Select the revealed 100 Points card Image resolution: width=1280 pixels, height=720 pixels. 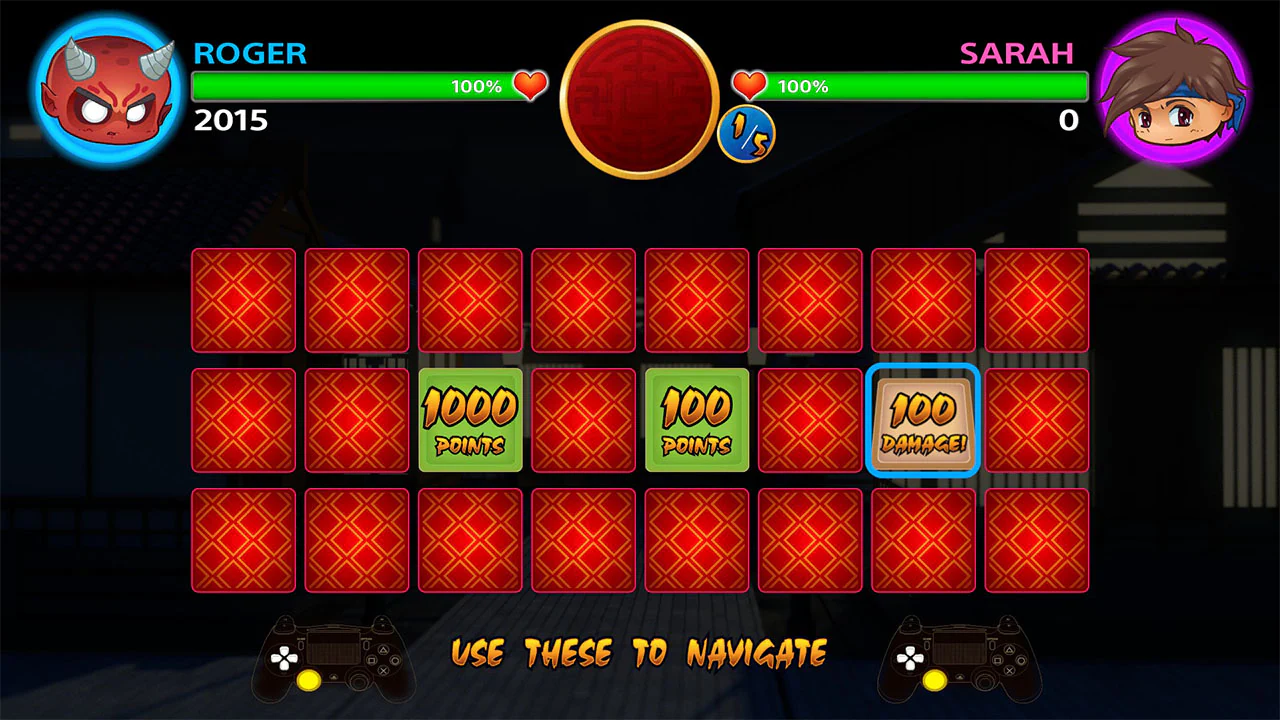696,420
